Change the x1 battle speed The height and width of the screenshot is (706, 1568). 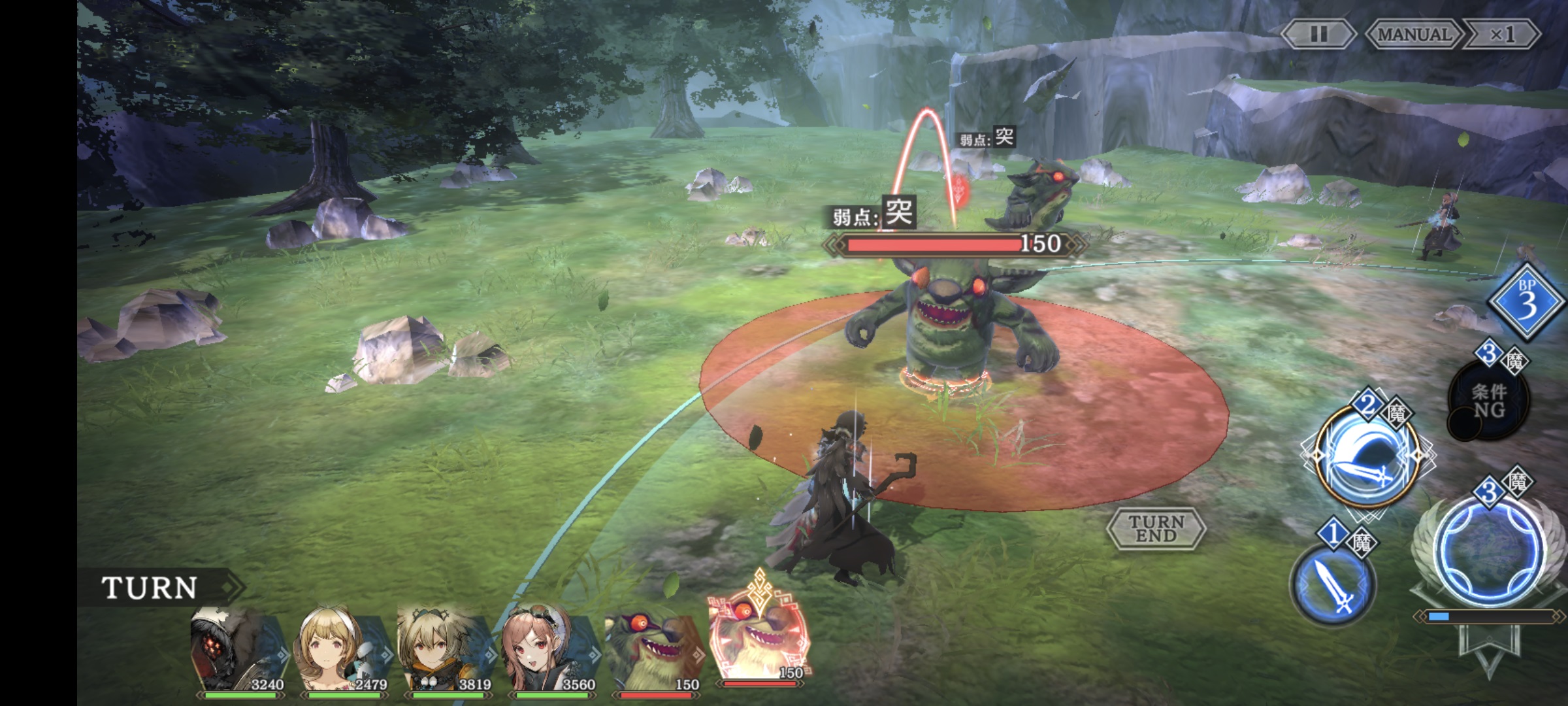[1502, 34]
